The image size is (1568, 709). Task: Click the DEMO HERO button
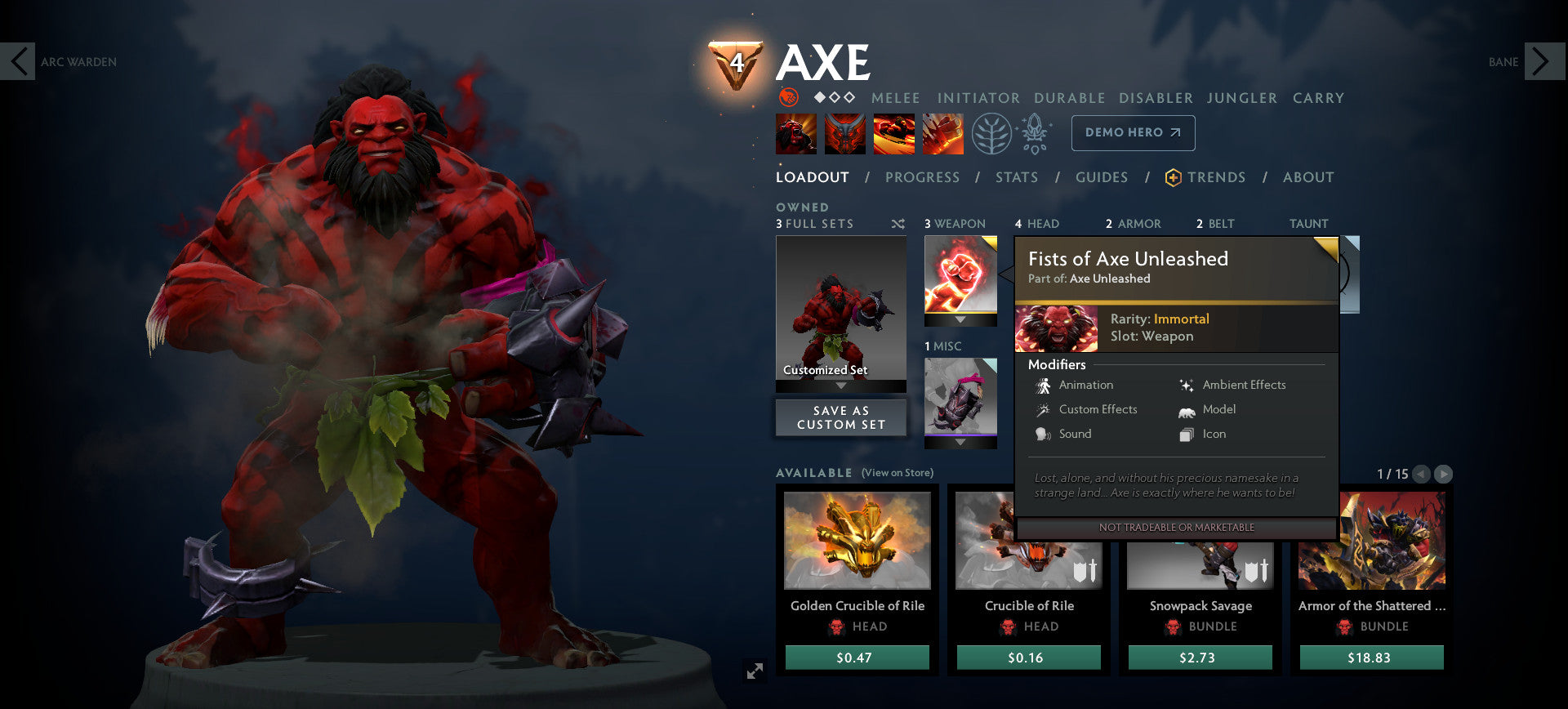coord(1133,132)
